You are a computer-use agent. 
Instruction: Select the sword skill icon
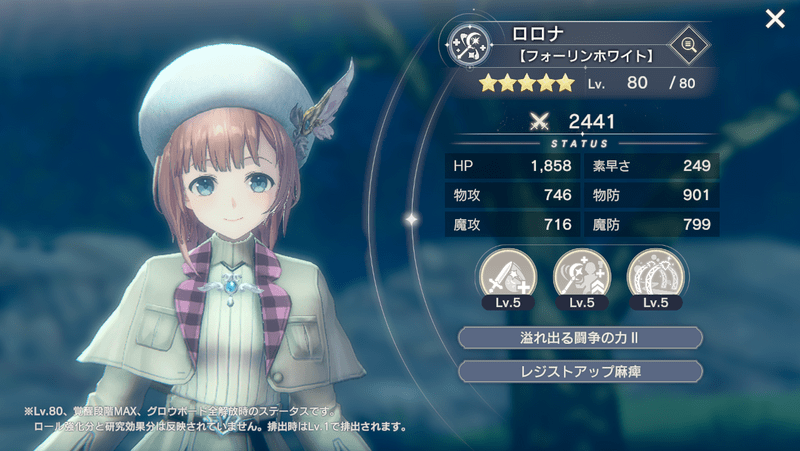(x=505, y=273)
